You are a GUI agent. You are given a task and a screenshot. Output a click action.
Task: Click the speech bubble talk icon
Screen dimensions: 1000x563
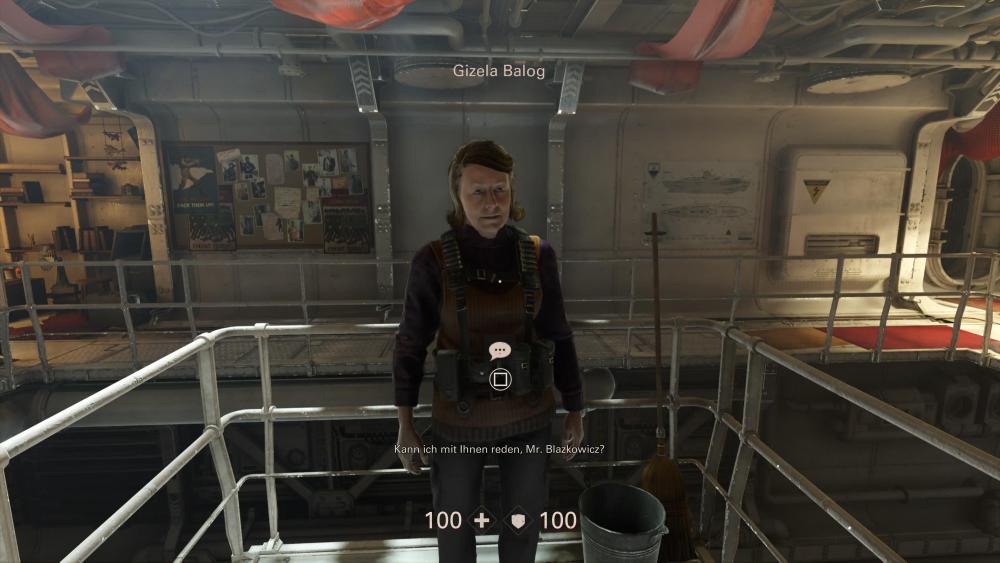[500, 351]
